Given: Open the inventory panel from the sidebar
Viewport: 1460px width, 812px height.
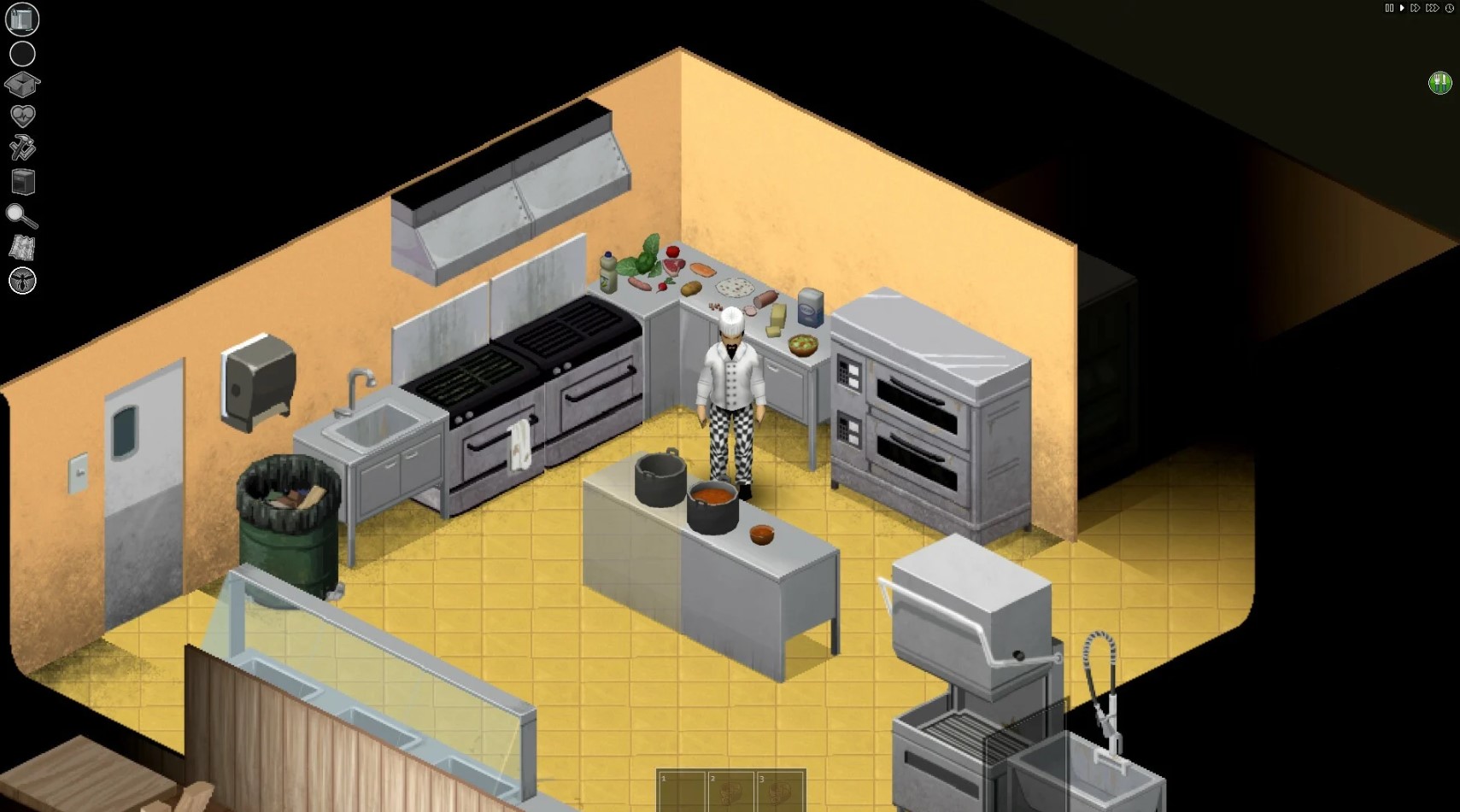Looking at the screenshot, I should 21,19.
